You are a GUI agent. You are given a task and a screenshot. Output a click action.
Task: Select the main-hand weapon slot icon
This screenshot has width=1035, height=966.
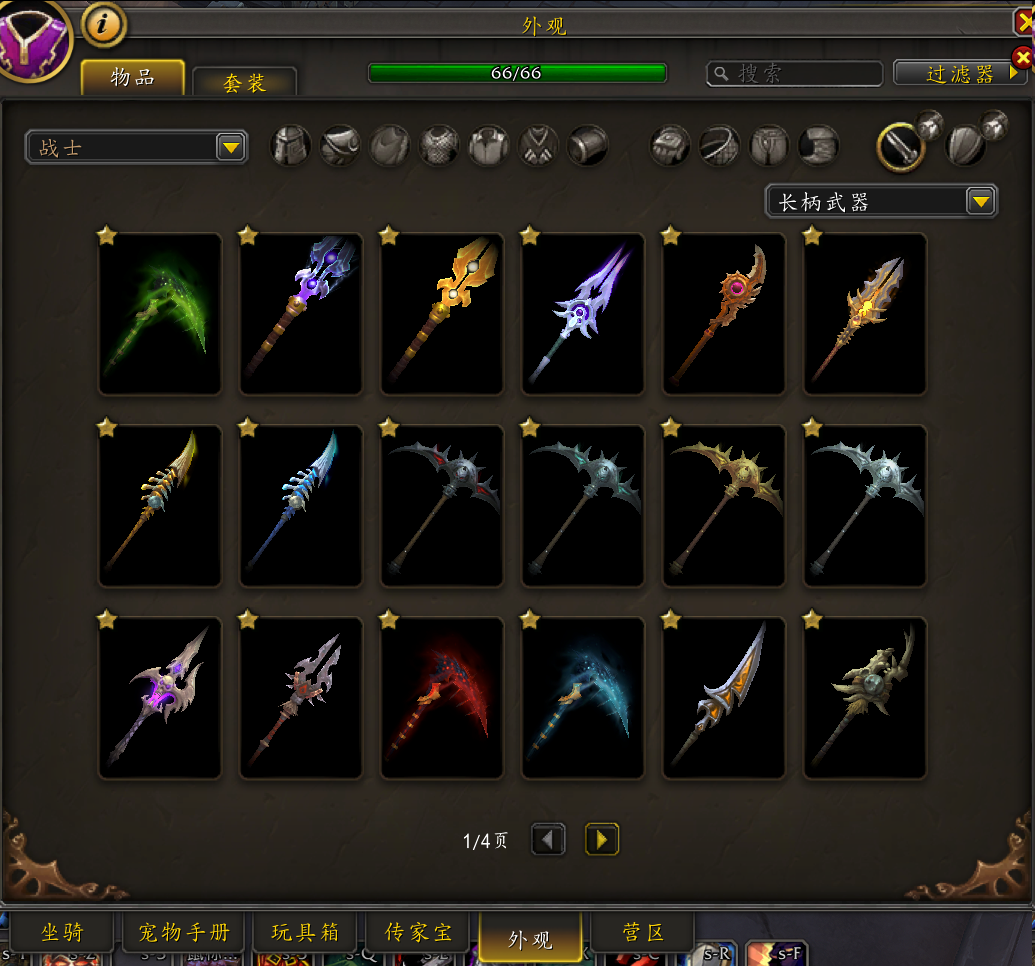(899, 146)
